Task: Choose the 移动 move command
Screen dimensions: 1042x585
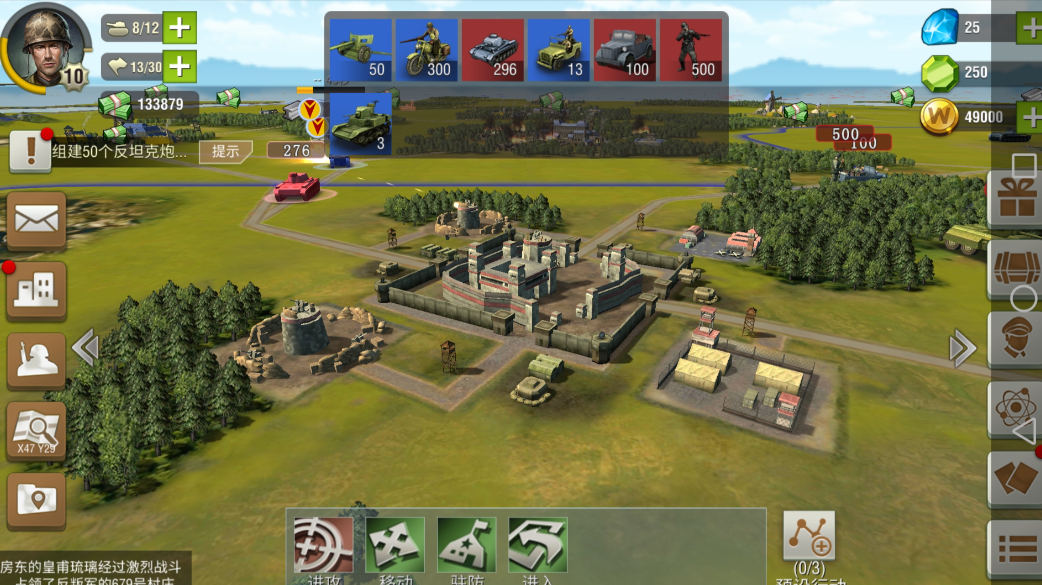Action: pos(395,547)
